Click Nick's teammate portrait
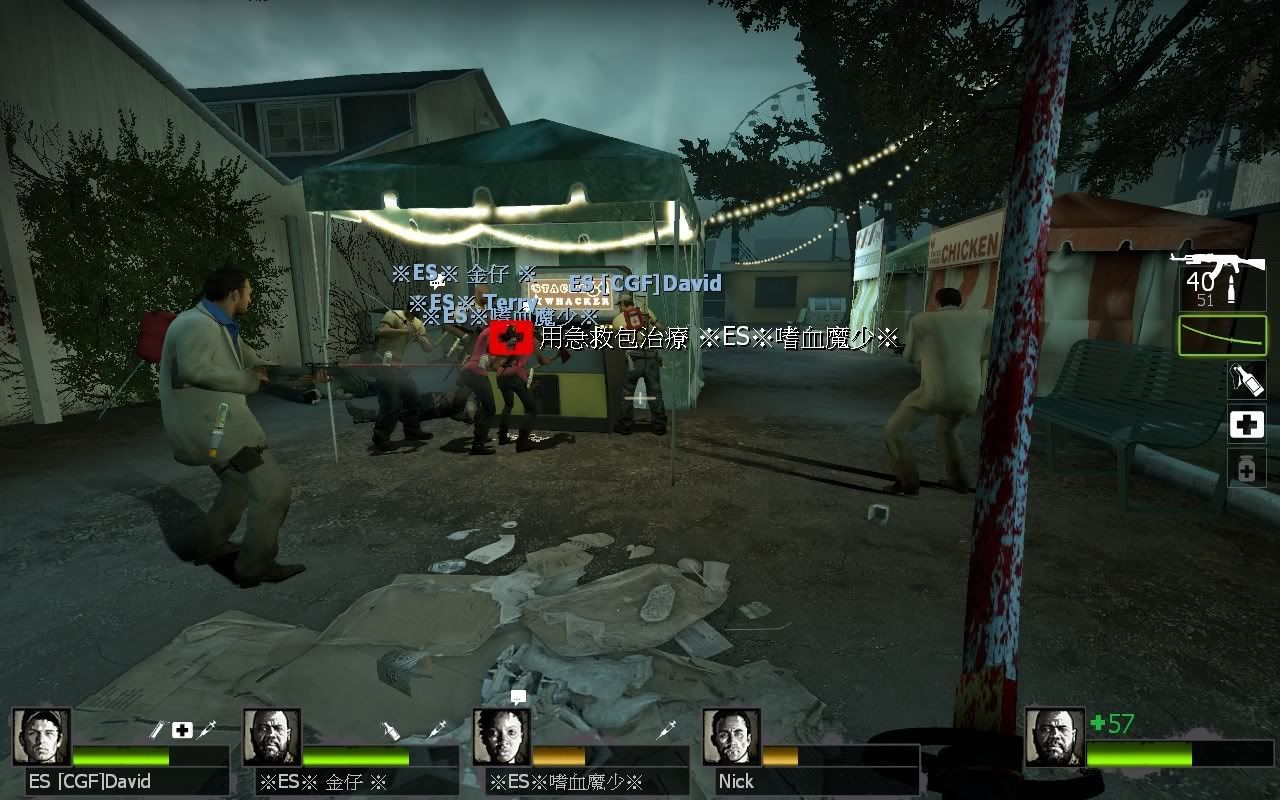Viewport: 1280px width, 800px height. pyautogui.click(x=731, y=737)
